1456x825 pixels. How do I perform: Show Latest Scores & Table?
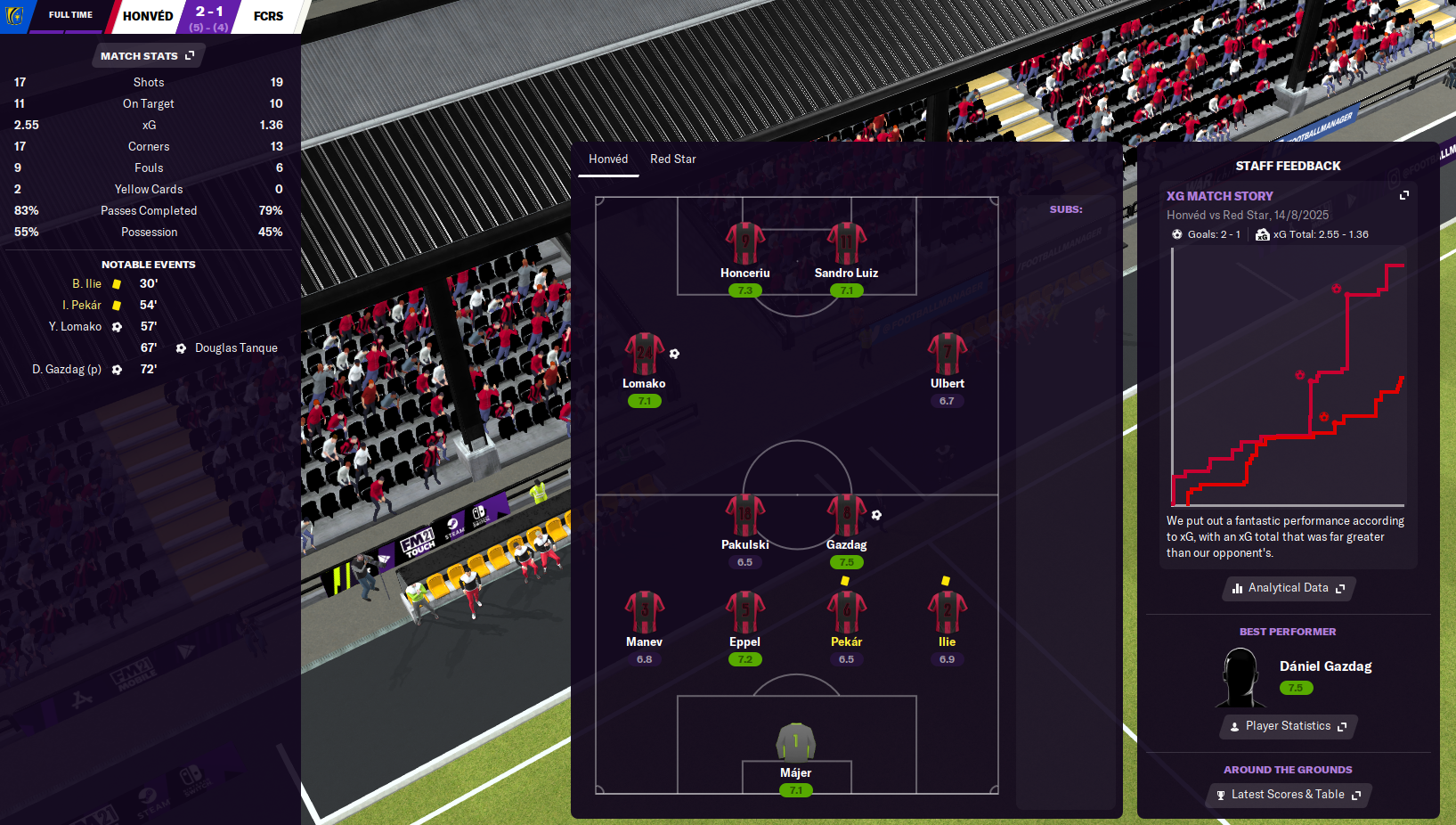click(1288, 795)
